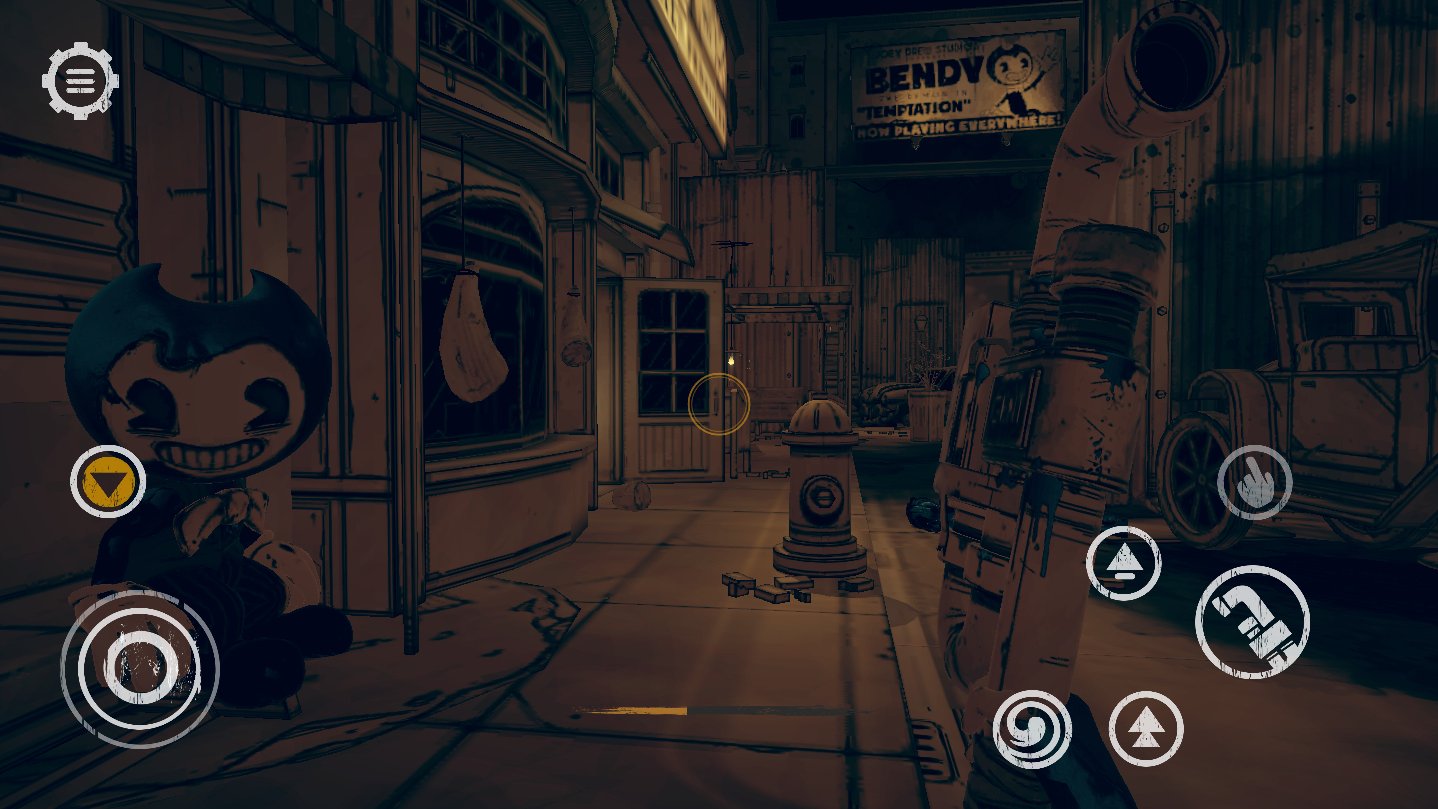Tap the virtual movement joystick
The image size is (1438, 809).
139,661
